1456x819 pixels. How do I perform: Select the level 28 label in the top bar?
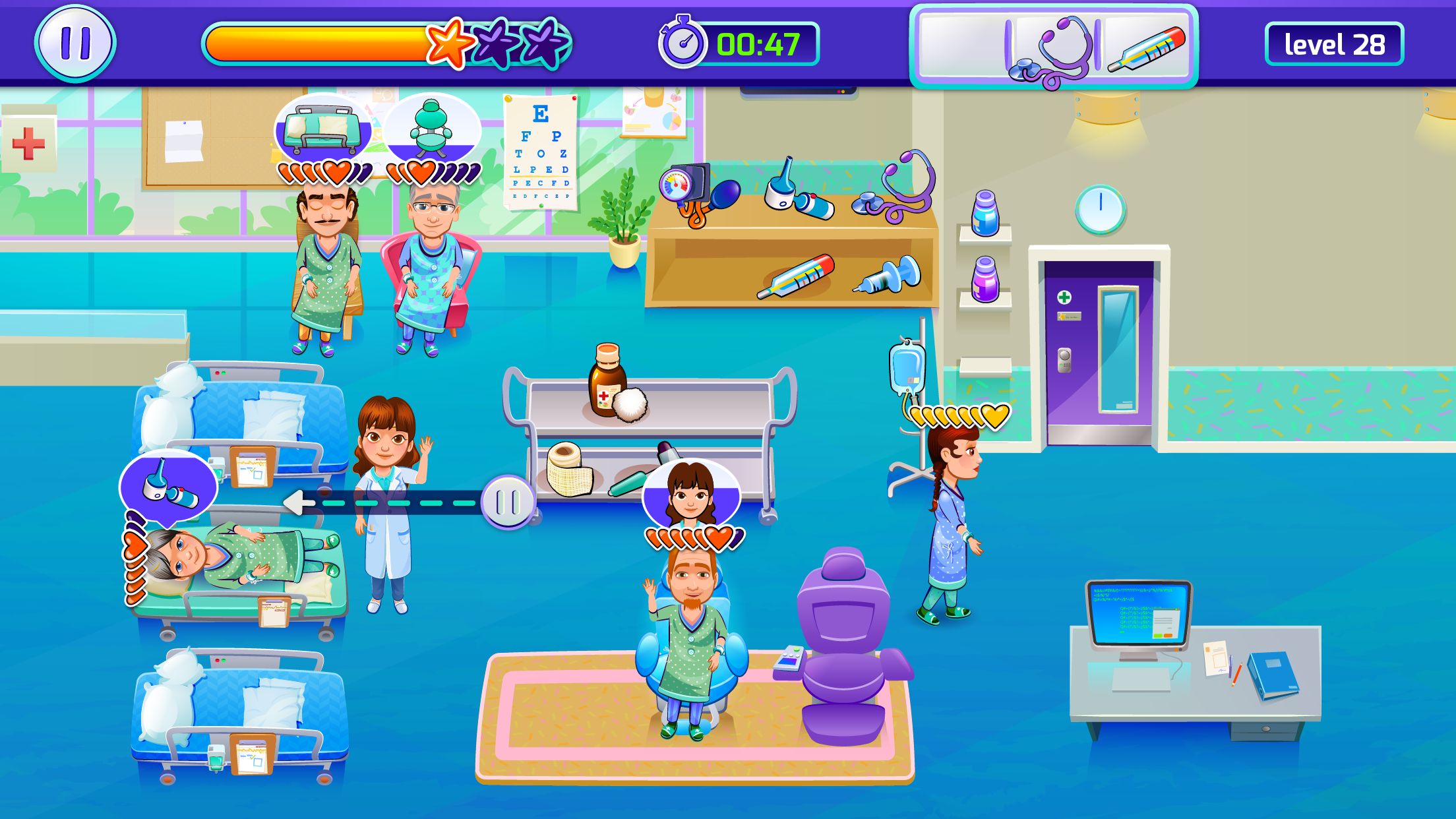1335,45
